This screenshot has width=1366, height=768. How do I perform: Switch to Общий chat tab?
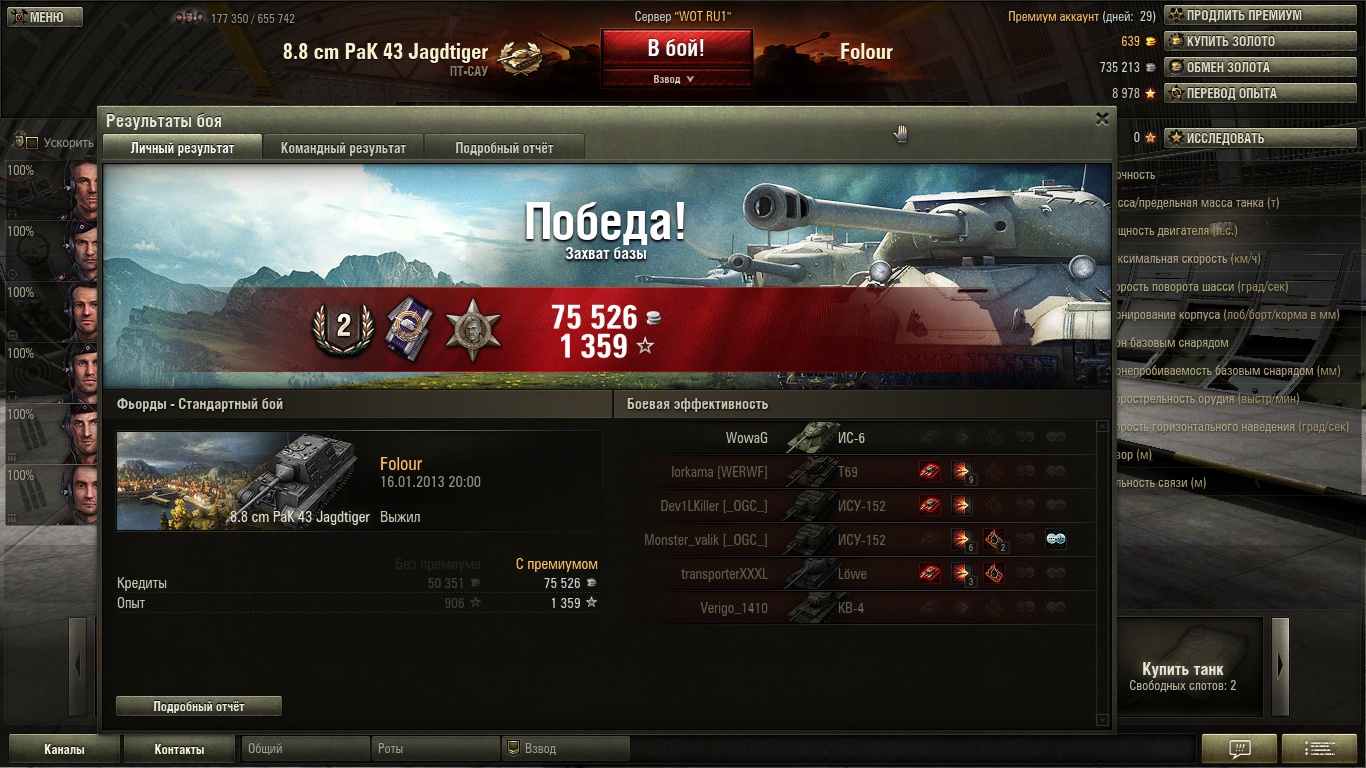pos(305,749)
